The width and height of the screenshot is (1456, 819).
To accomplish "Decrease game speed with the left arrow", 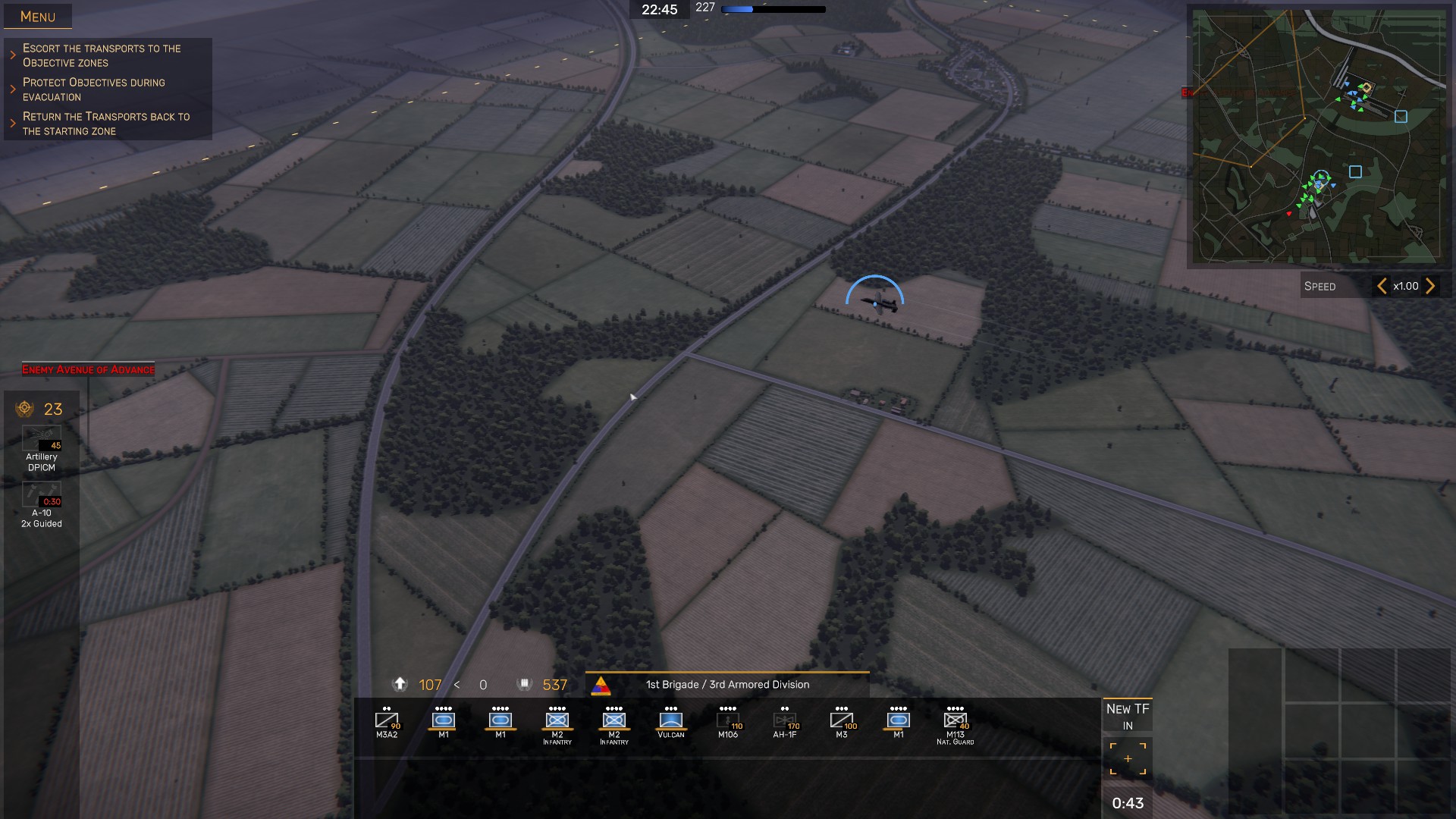I will pyautogui.click(x=1382, y=286).
